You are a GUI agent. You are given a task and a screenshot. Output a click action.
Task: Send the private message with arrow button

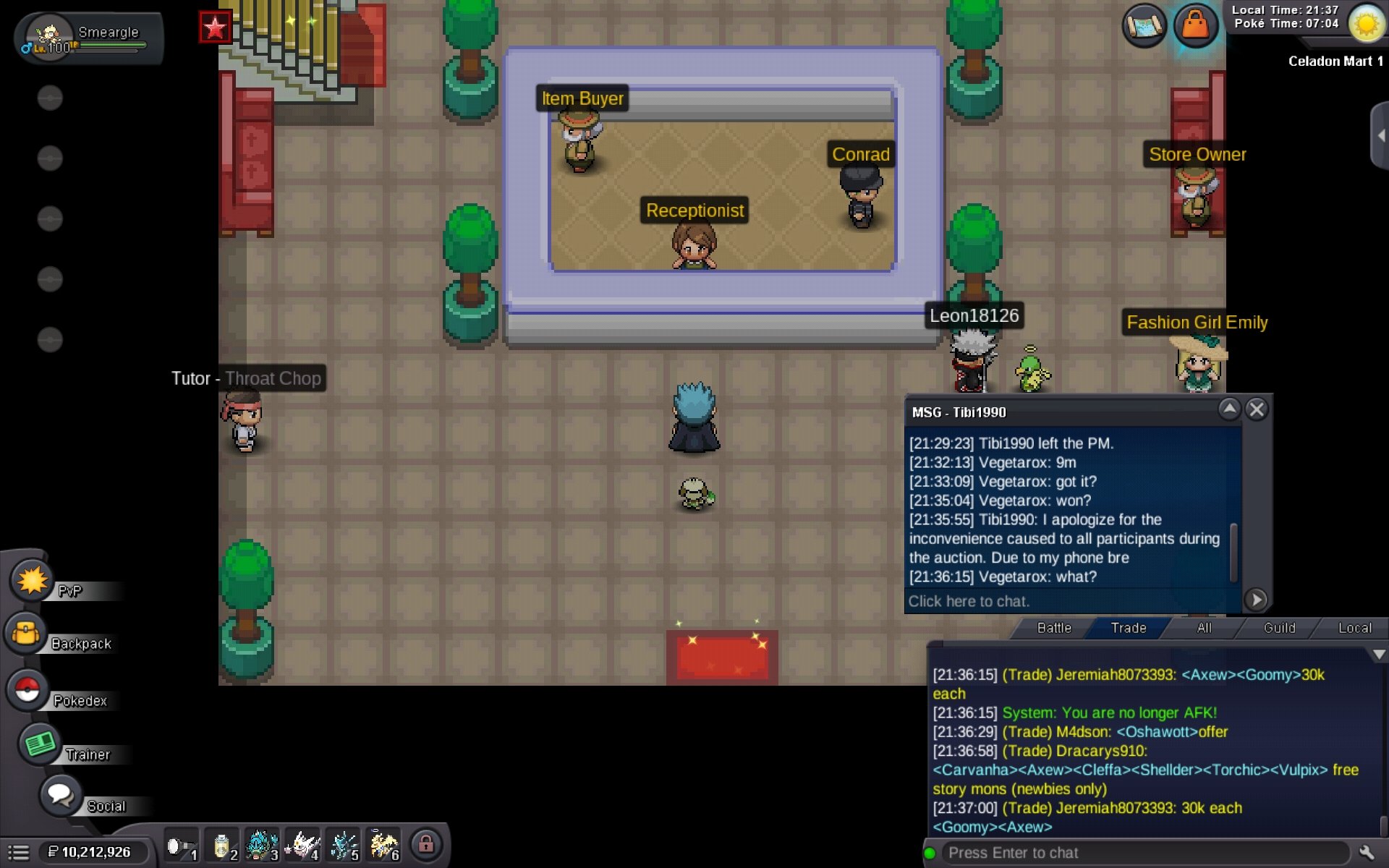tap(1256, 600)
